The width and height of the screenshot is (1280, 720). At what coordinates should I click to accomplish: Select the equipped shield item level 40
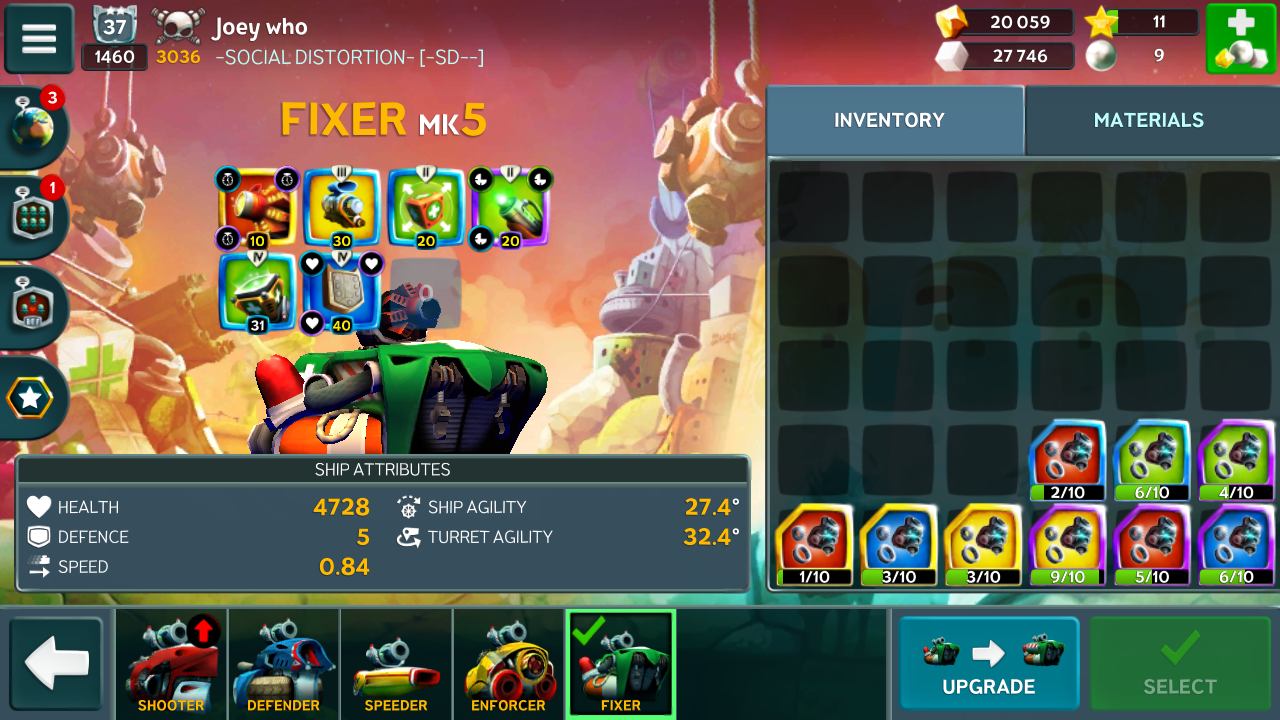click(x=342, y=292)
